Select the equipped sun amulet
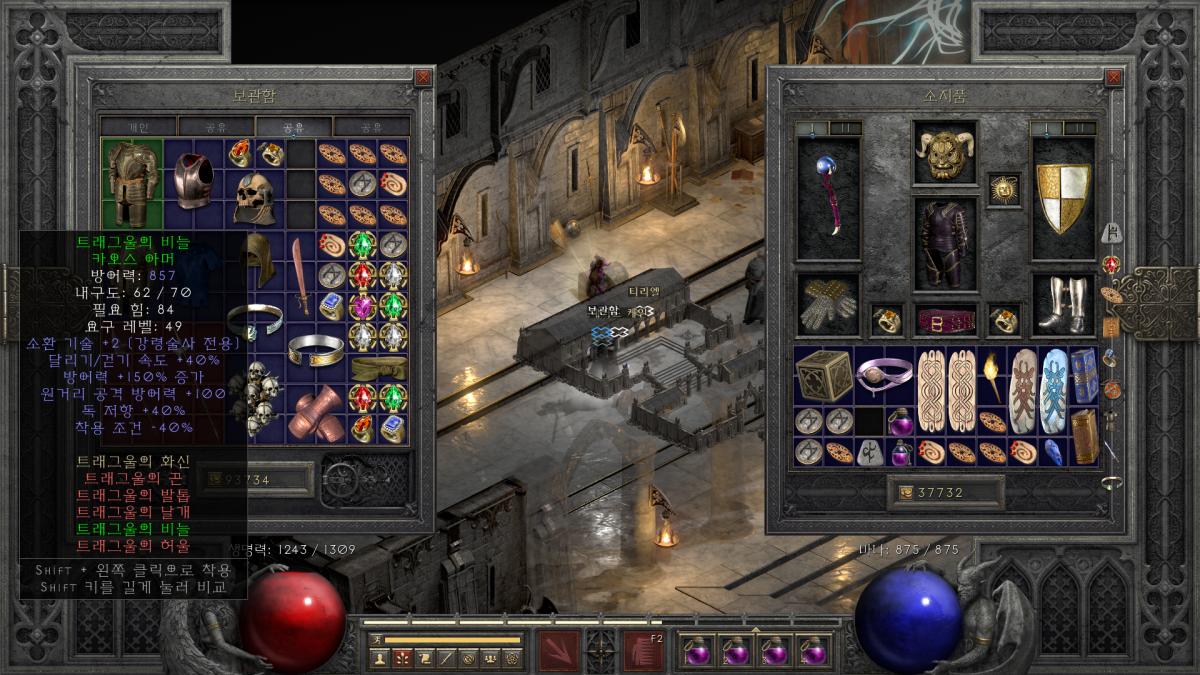Viewport: 1200px width, 675px height. click(1003, 188)
